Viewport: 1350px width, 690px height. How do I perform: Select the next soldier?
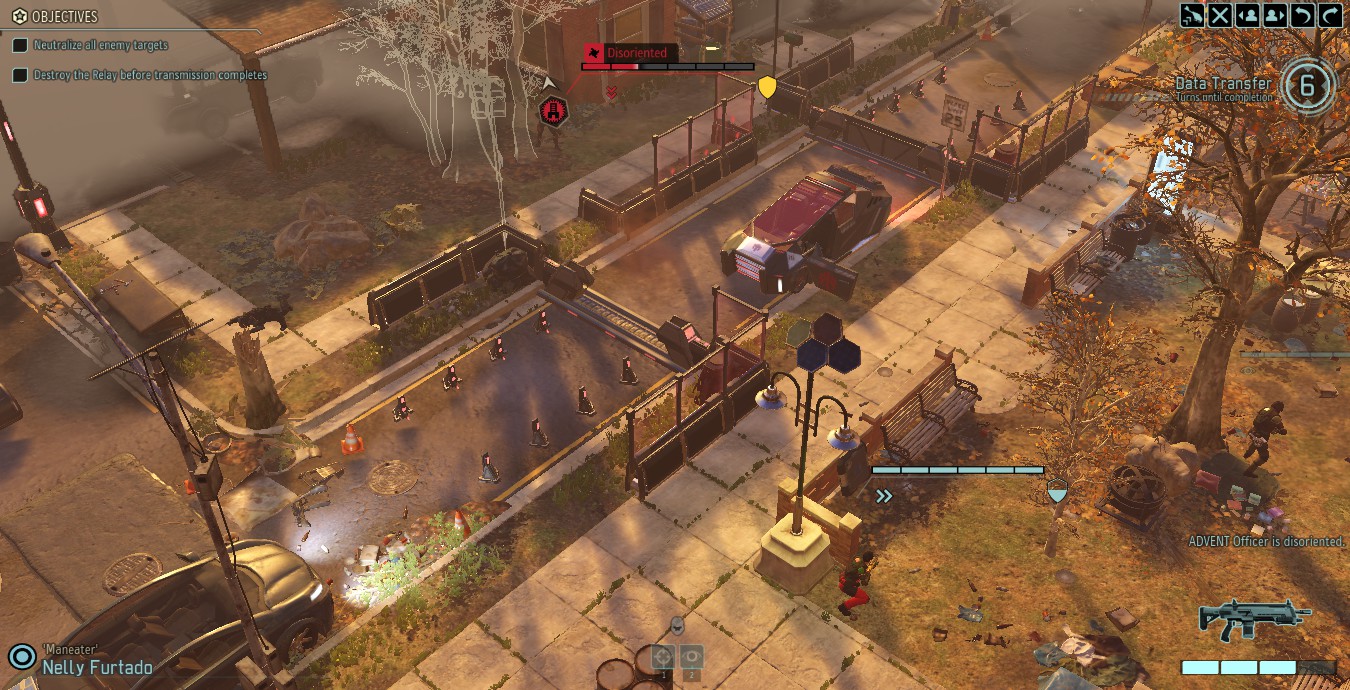pos(1275,15)
